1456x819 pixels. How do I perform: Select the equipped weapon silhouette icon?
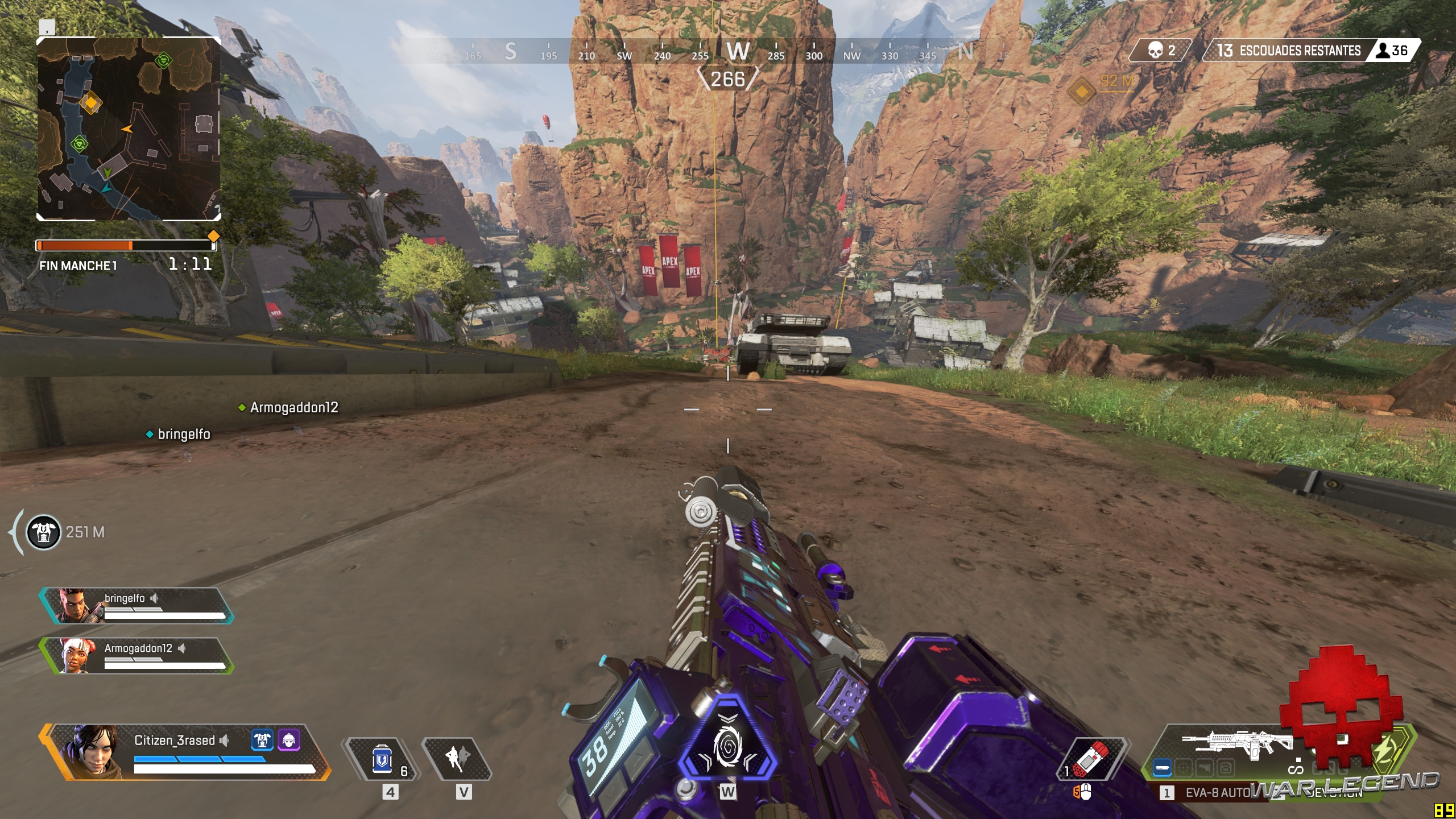point(1238,744)
